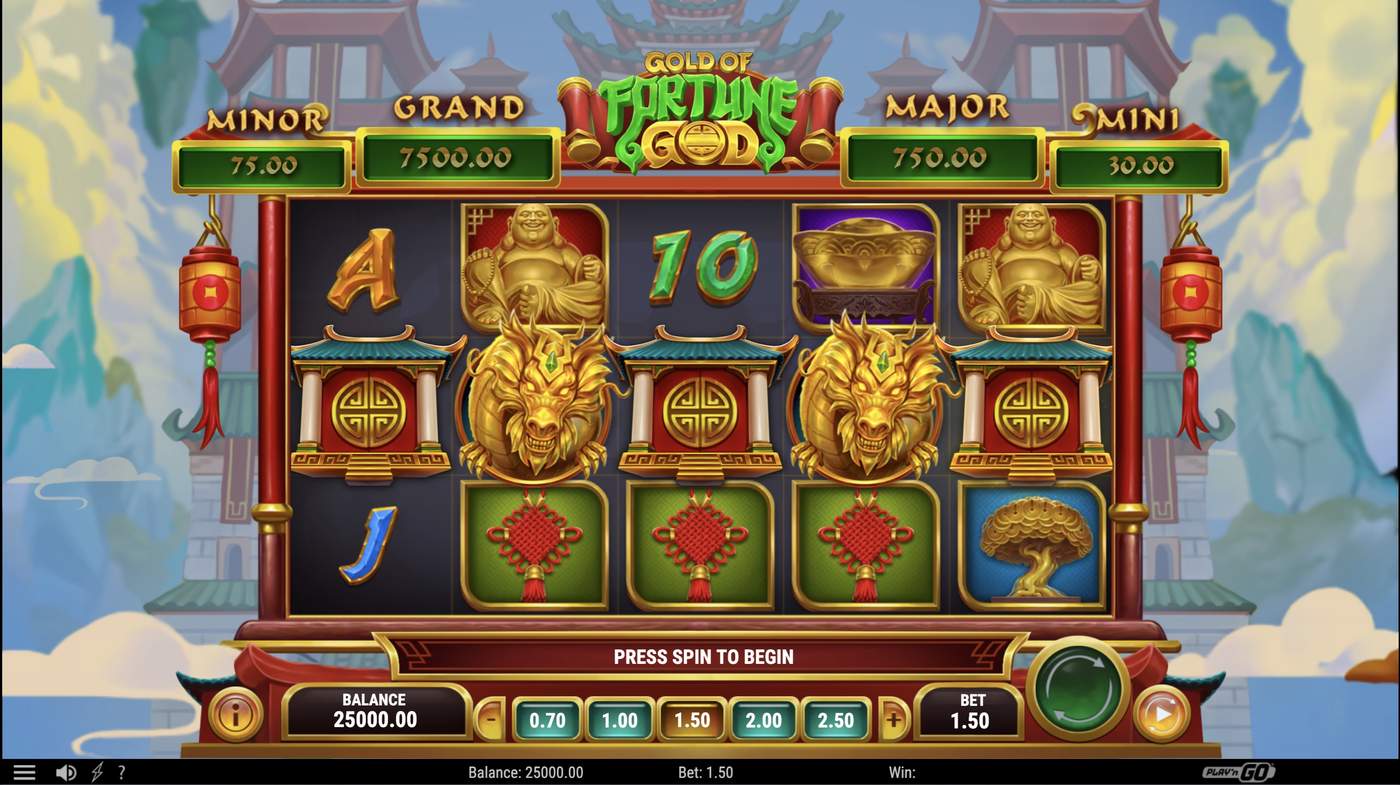1400x785 pixels.
Task: Open the hamburger menu
Action: pyautogui.click(x=22, y=771)
